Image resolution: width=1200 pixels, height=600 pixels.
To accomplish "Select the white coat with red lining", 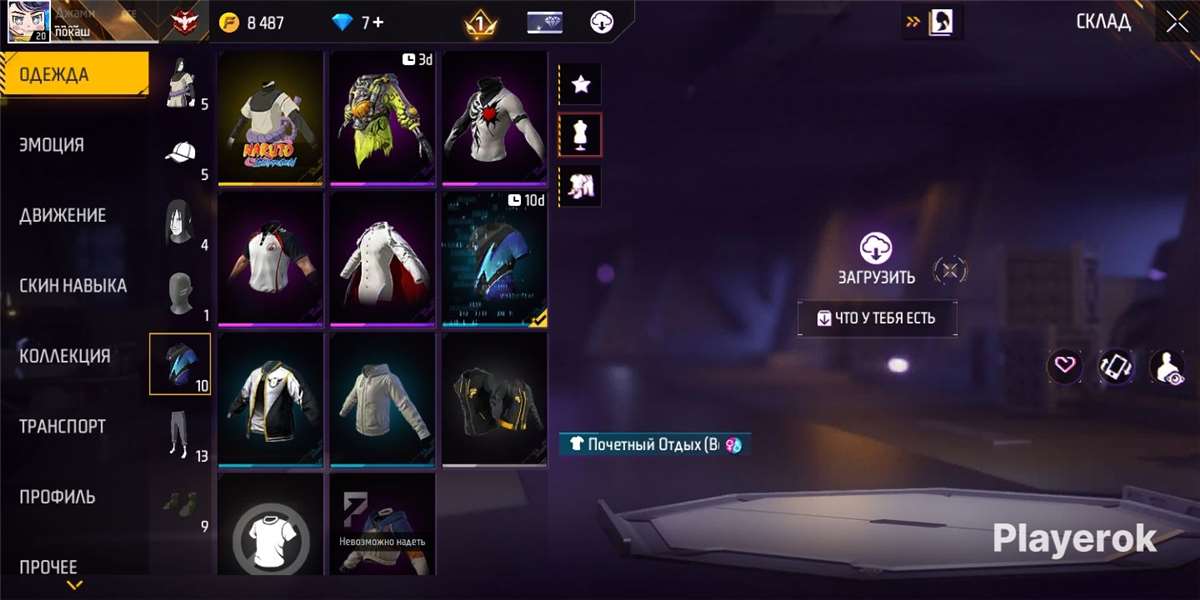I will pos(382,258).
